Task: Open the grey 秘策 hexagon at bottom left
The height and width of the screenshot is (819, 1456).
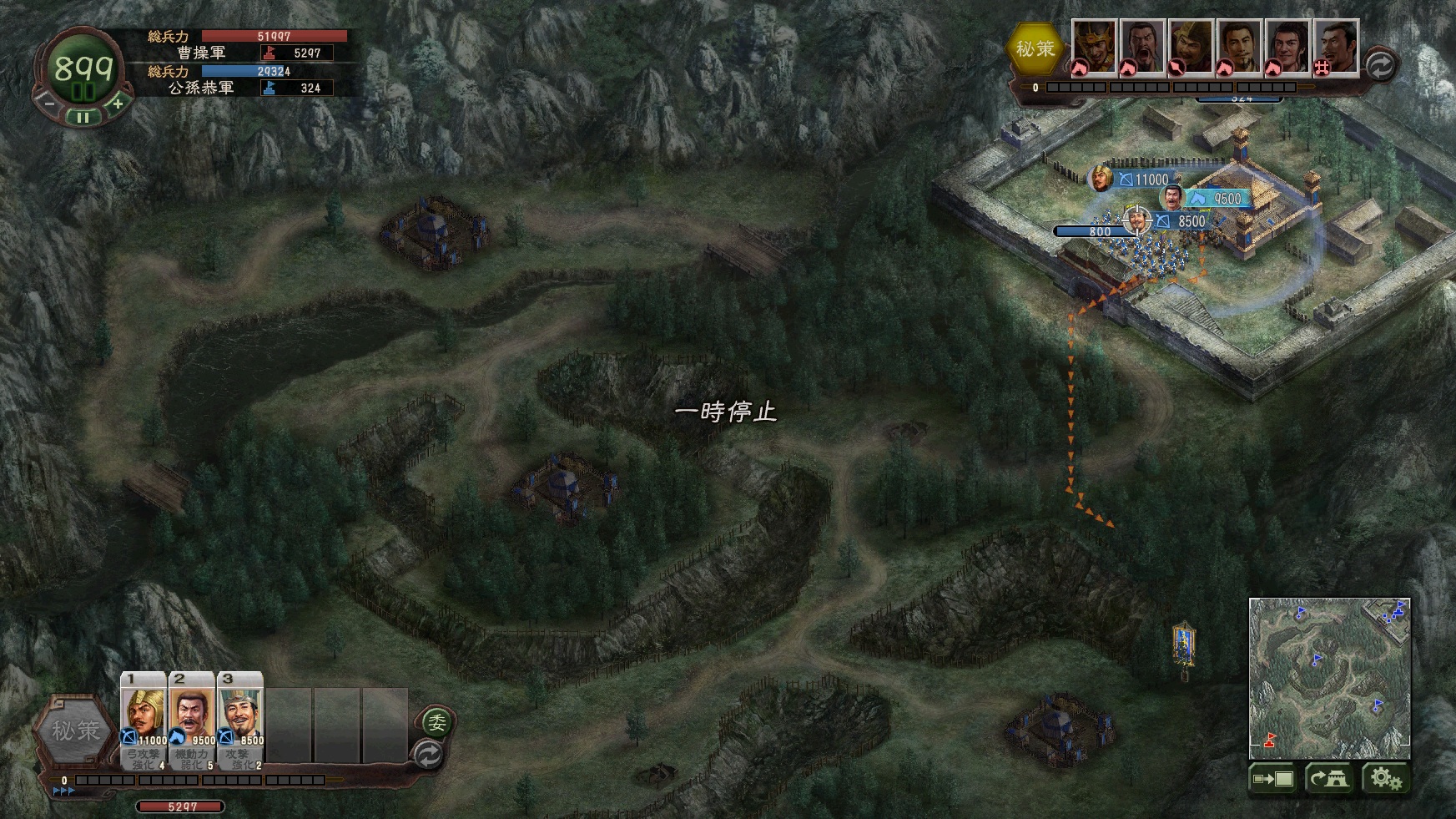Action: (x=75, y=731)
